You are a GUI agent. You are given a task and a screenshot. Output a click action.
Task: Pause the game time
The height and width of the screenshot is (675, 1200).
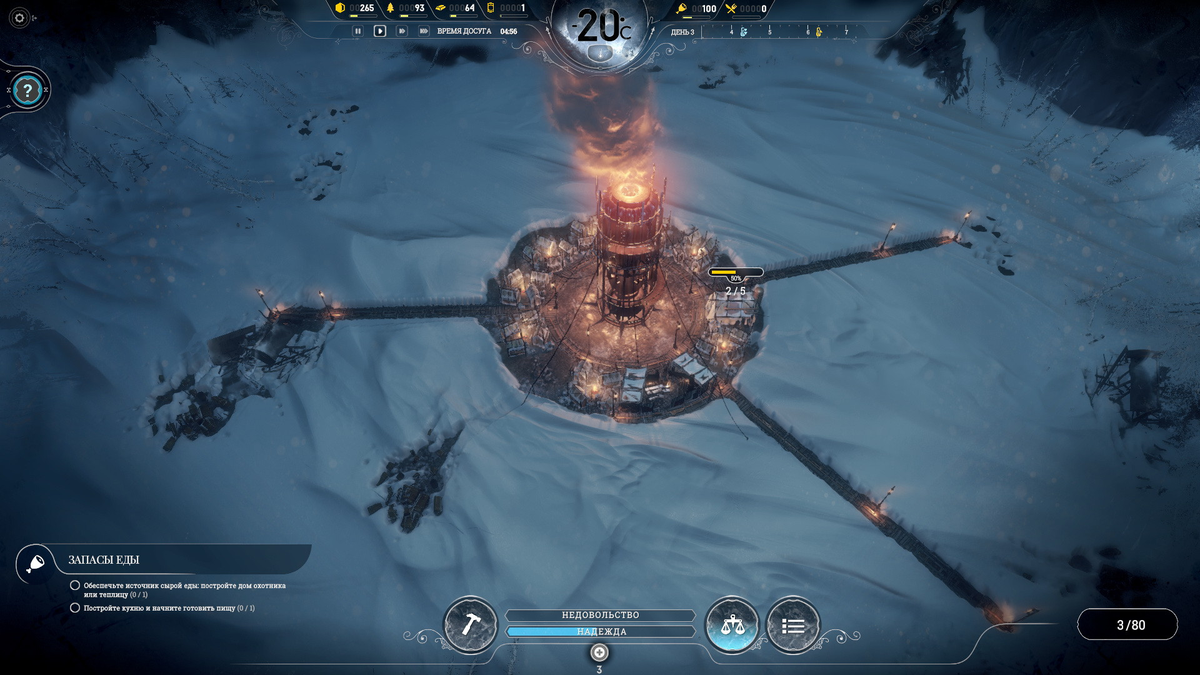point(357,31)
